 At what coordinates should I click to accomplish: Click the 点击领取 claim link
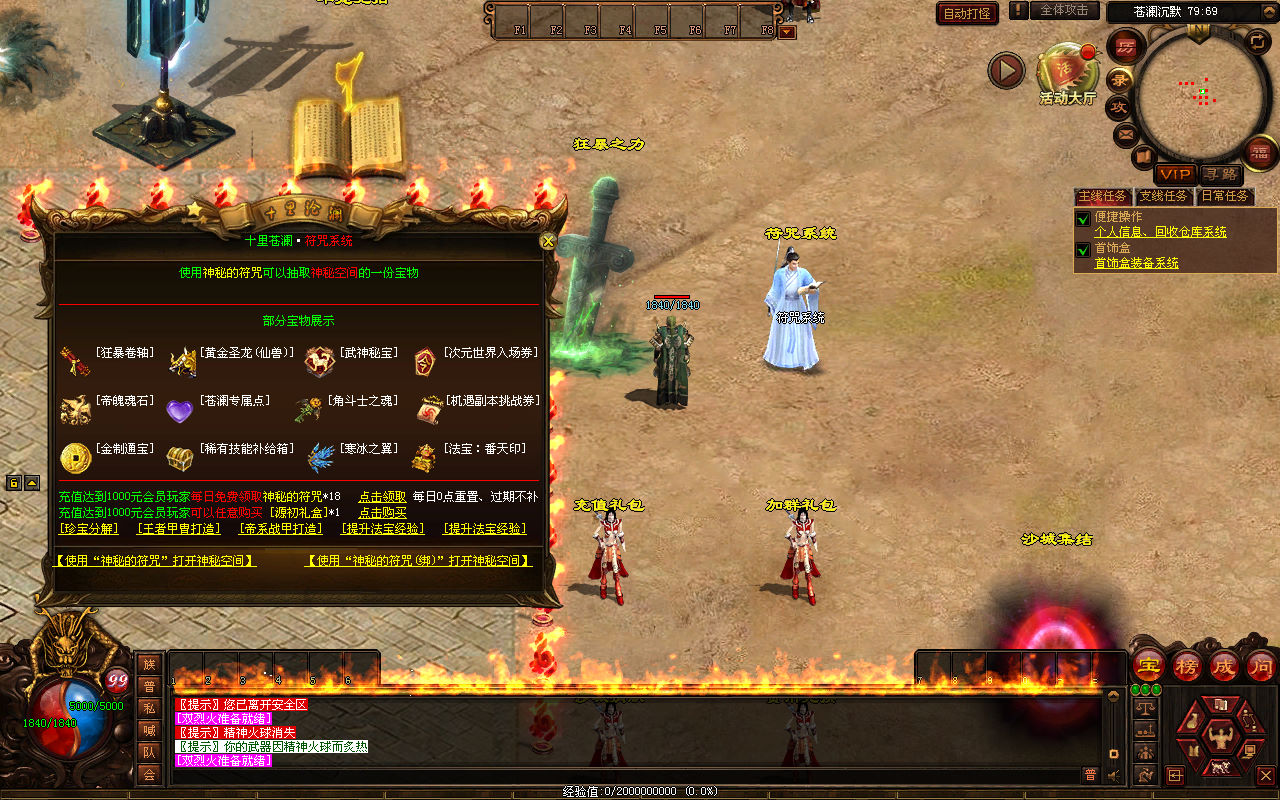pos(382,496)
